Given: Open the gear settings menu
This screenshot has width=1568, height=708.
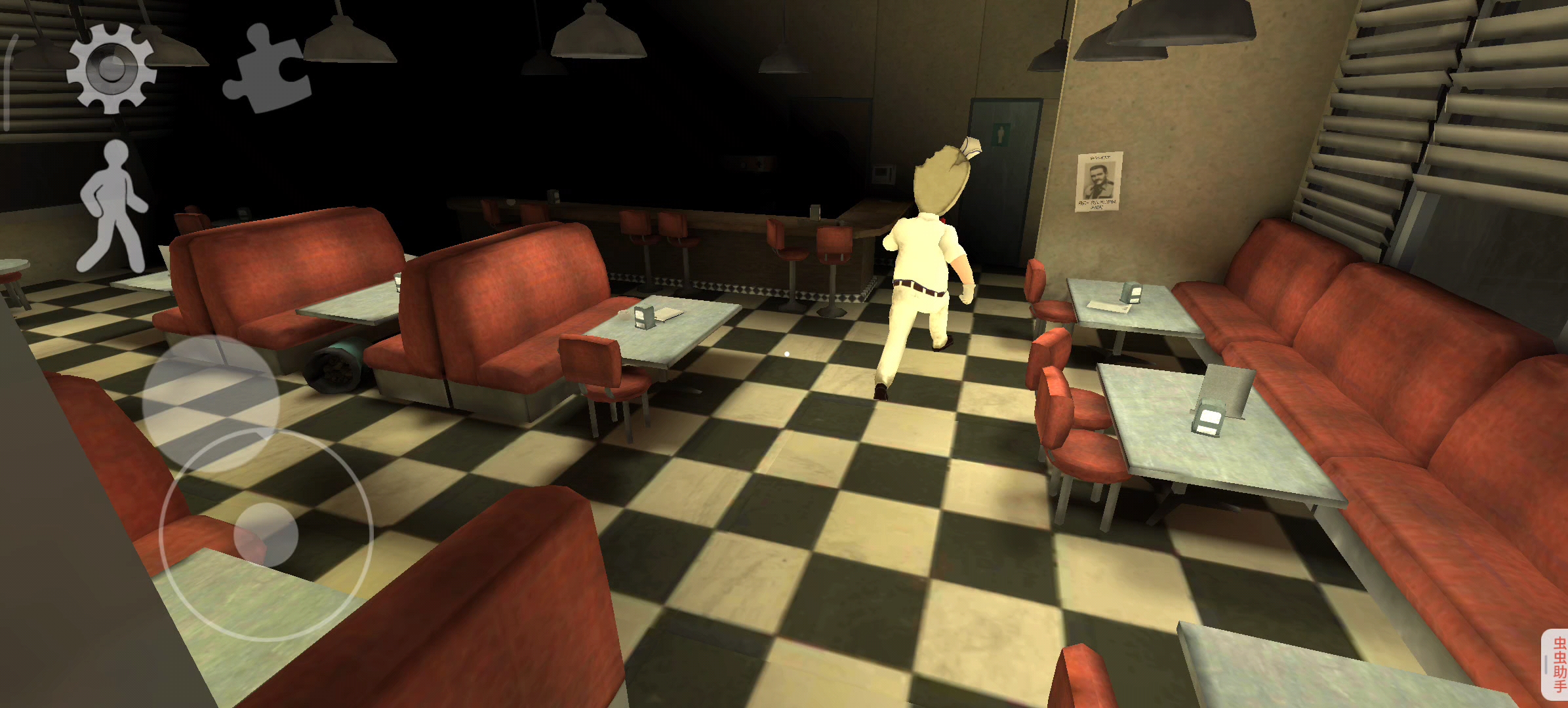Looking at the screenshot, I should (x=111, y=68).
